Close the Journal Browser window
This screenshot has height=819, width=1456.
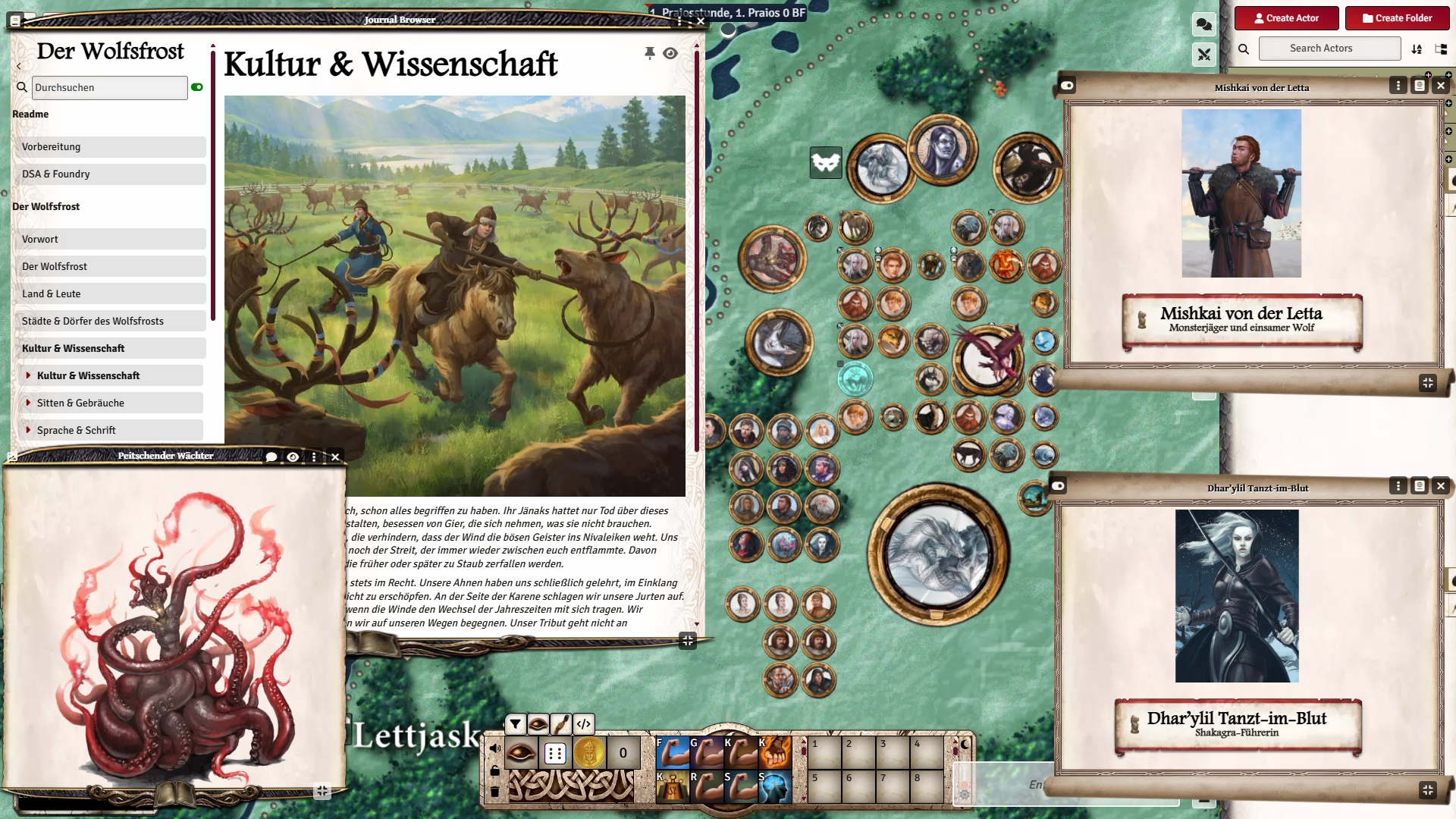click(x=701, y=21)
